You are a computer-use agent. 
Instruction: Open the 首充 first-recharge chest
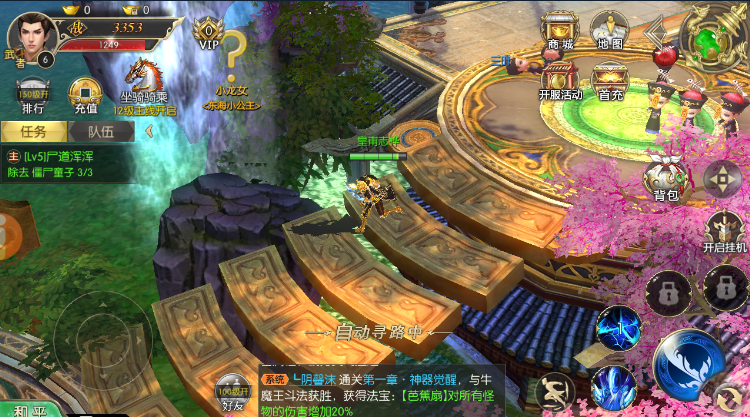(x=610, y=81)
